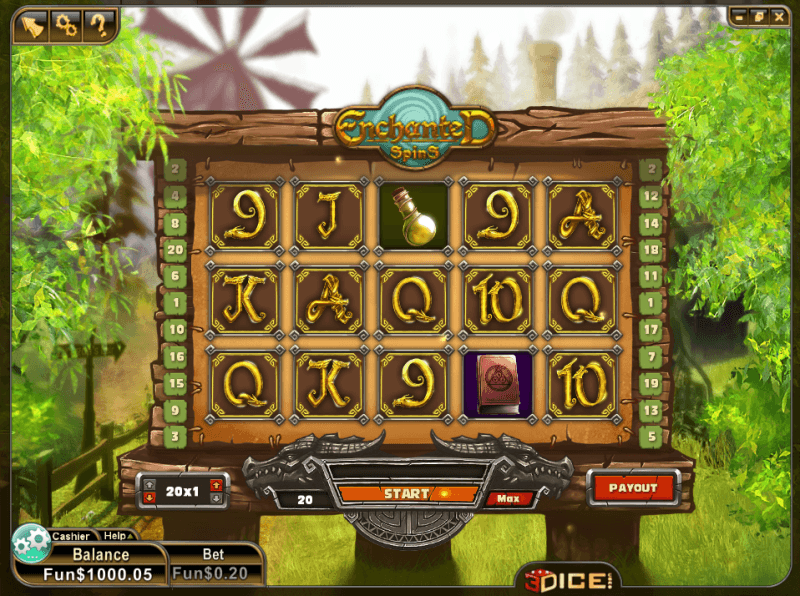The width and height of the screenshot is (800, 596).
Task: Show help with the question mark icon
Action: click(x=98, y=22)
